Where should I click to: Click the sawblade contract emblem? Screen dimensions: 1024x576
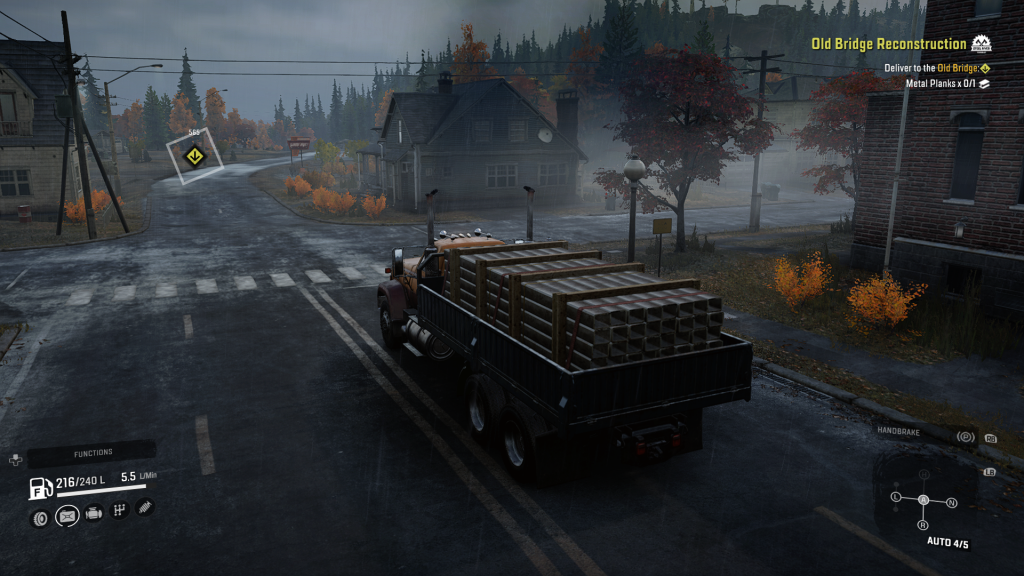pyautogui.click(x=983, y=44)
